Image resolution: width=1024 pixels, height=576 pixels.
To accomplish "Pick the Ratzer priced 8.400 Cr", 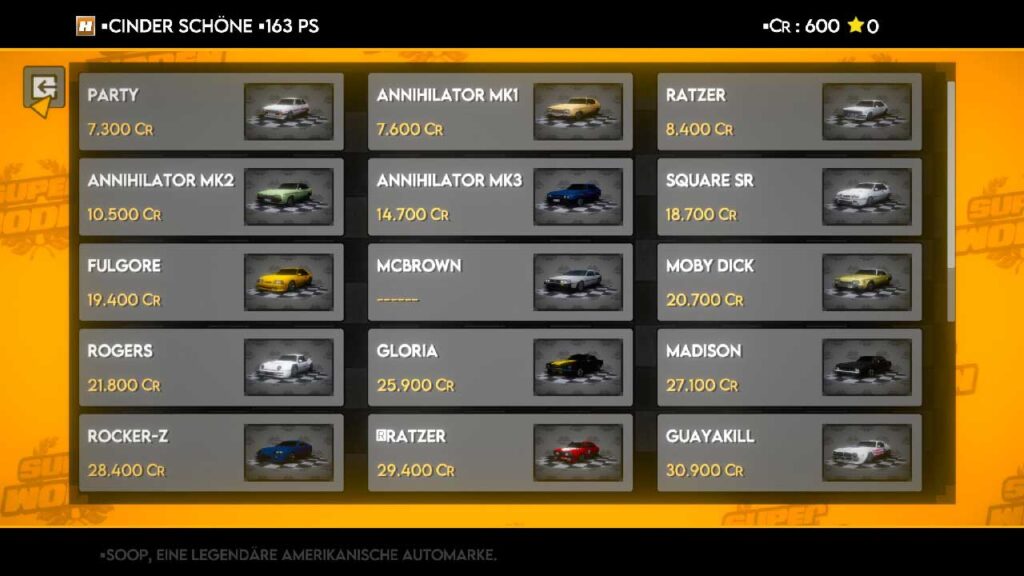I will point(789,112).
